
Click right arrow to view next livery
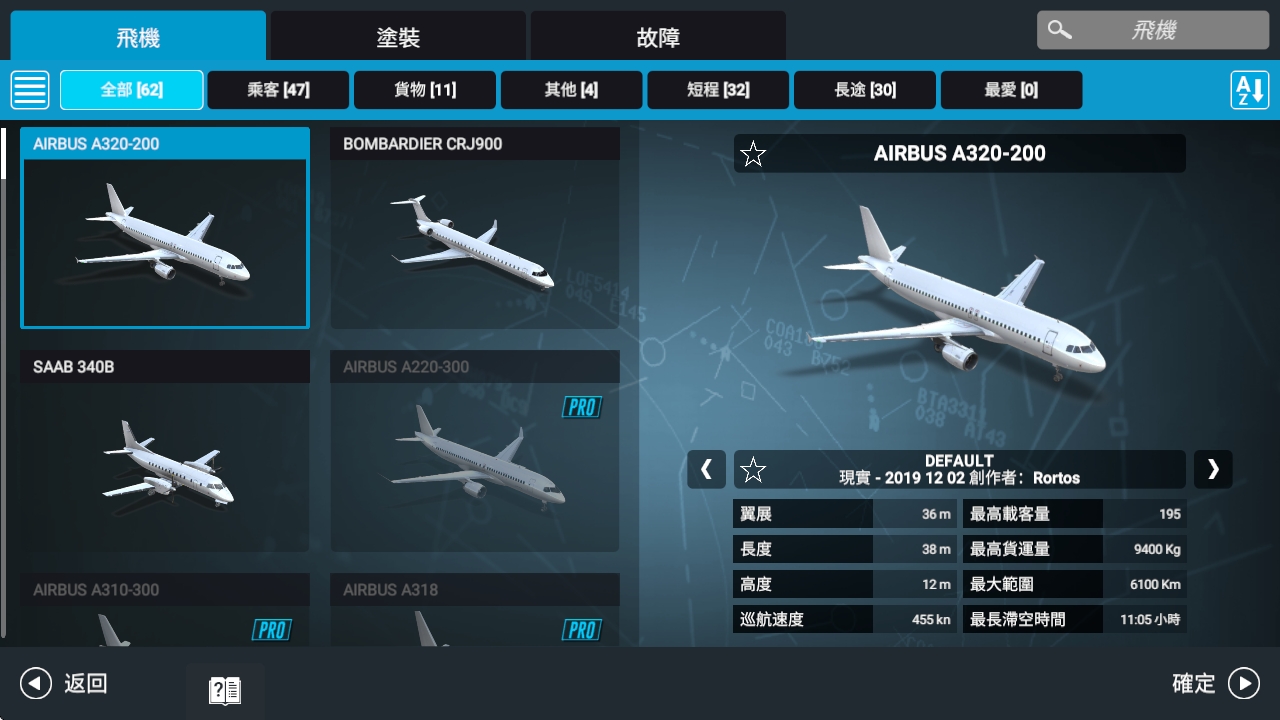tap(1213, 469)
